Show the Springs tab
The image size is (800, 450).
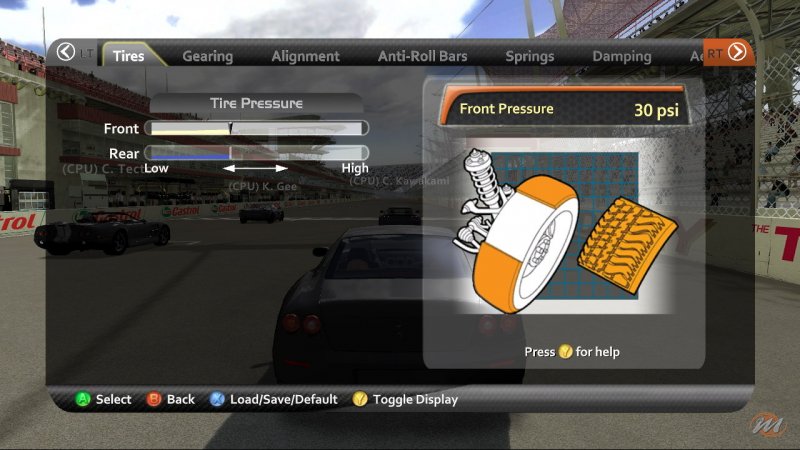click(x=529, y=56)
